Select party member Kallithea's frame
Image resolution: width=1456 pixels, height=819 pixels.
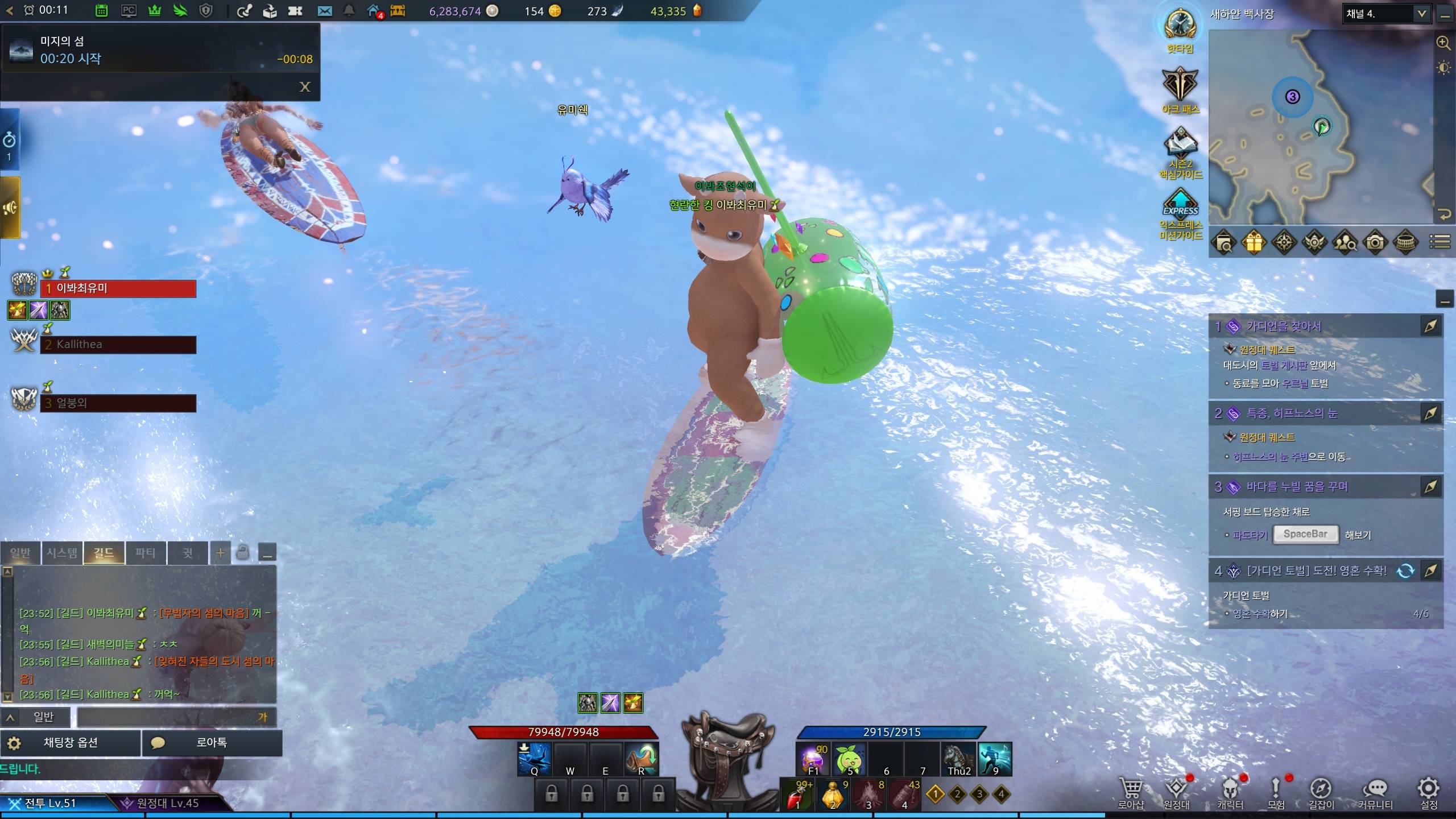[x=118, y=345]
